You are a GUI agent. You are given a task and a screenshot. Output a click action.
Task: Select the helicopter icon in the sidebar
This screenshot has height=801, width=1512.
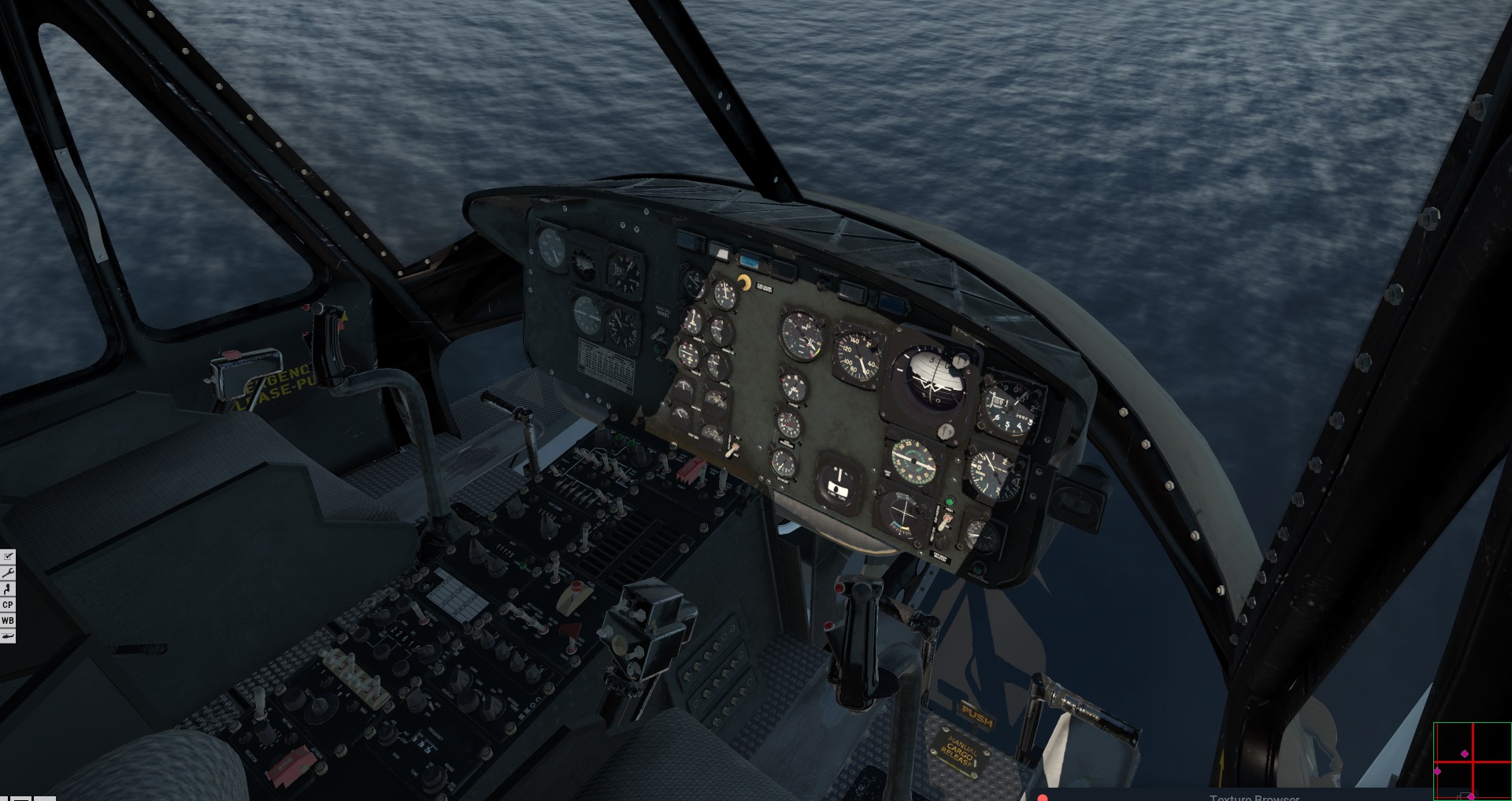6,636
